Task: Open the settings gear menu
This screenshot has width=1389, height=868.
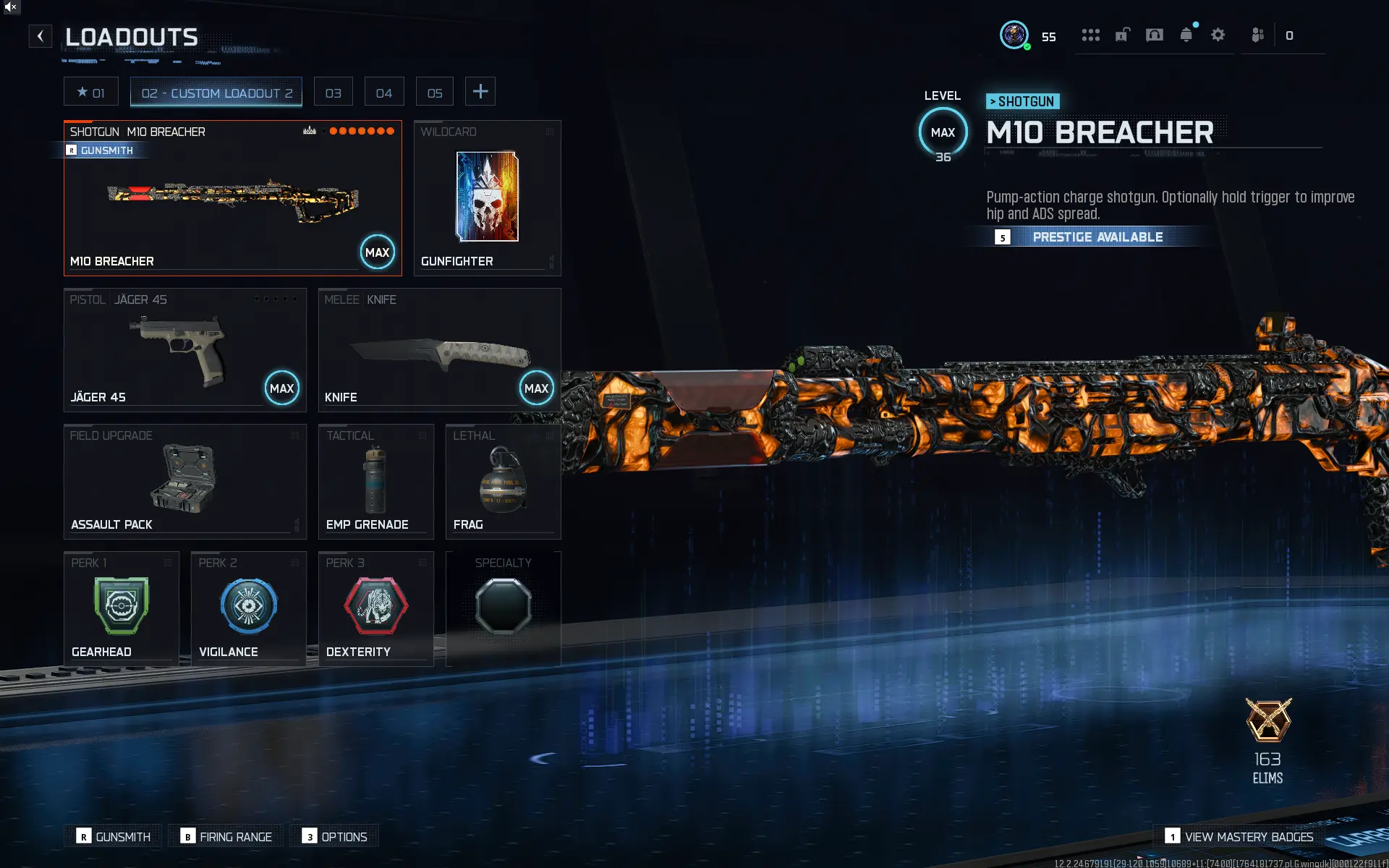Action: 1219,34
